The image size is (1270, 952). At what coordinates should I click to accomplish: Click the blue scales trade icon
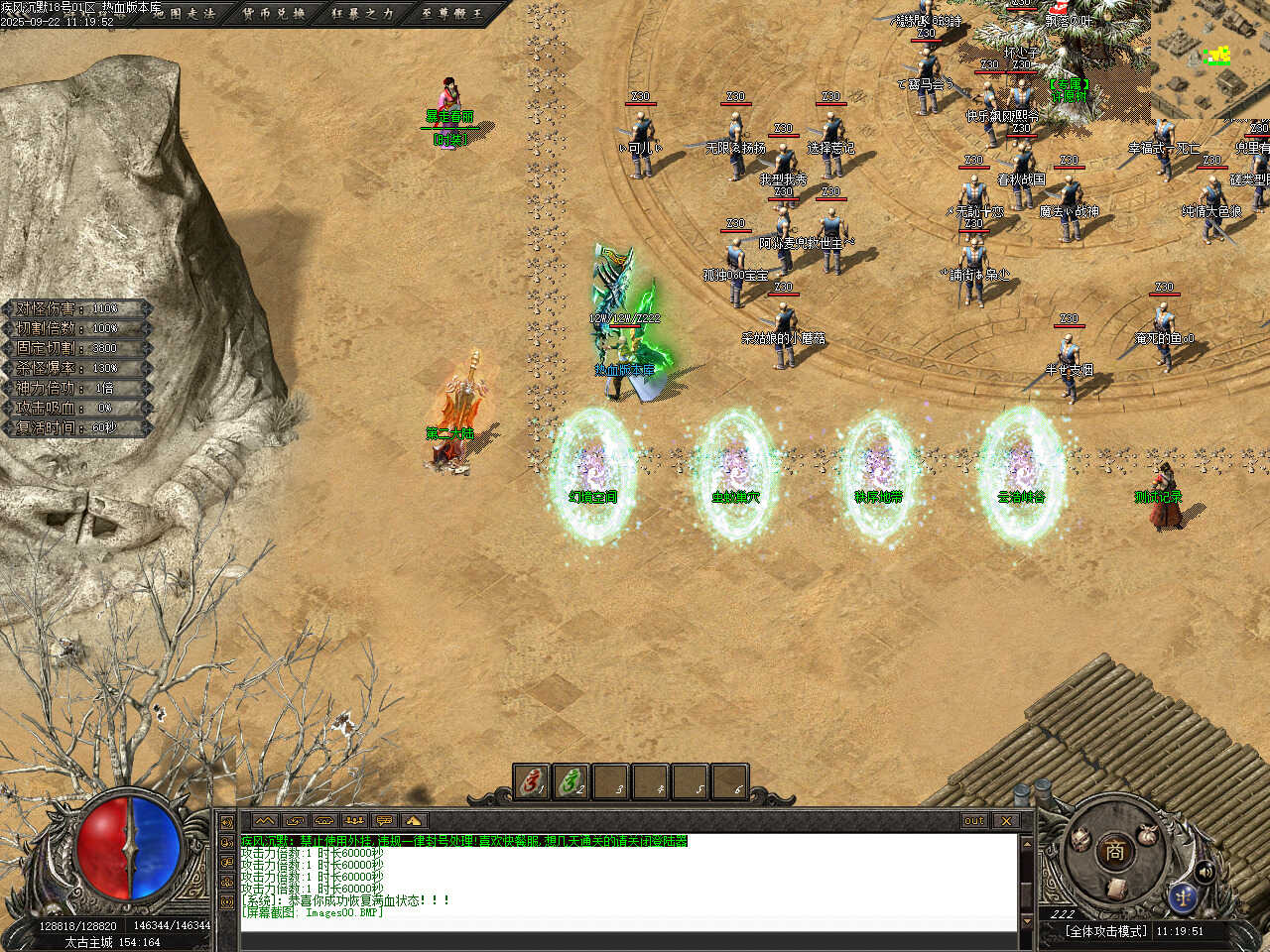pos(1182,895)
